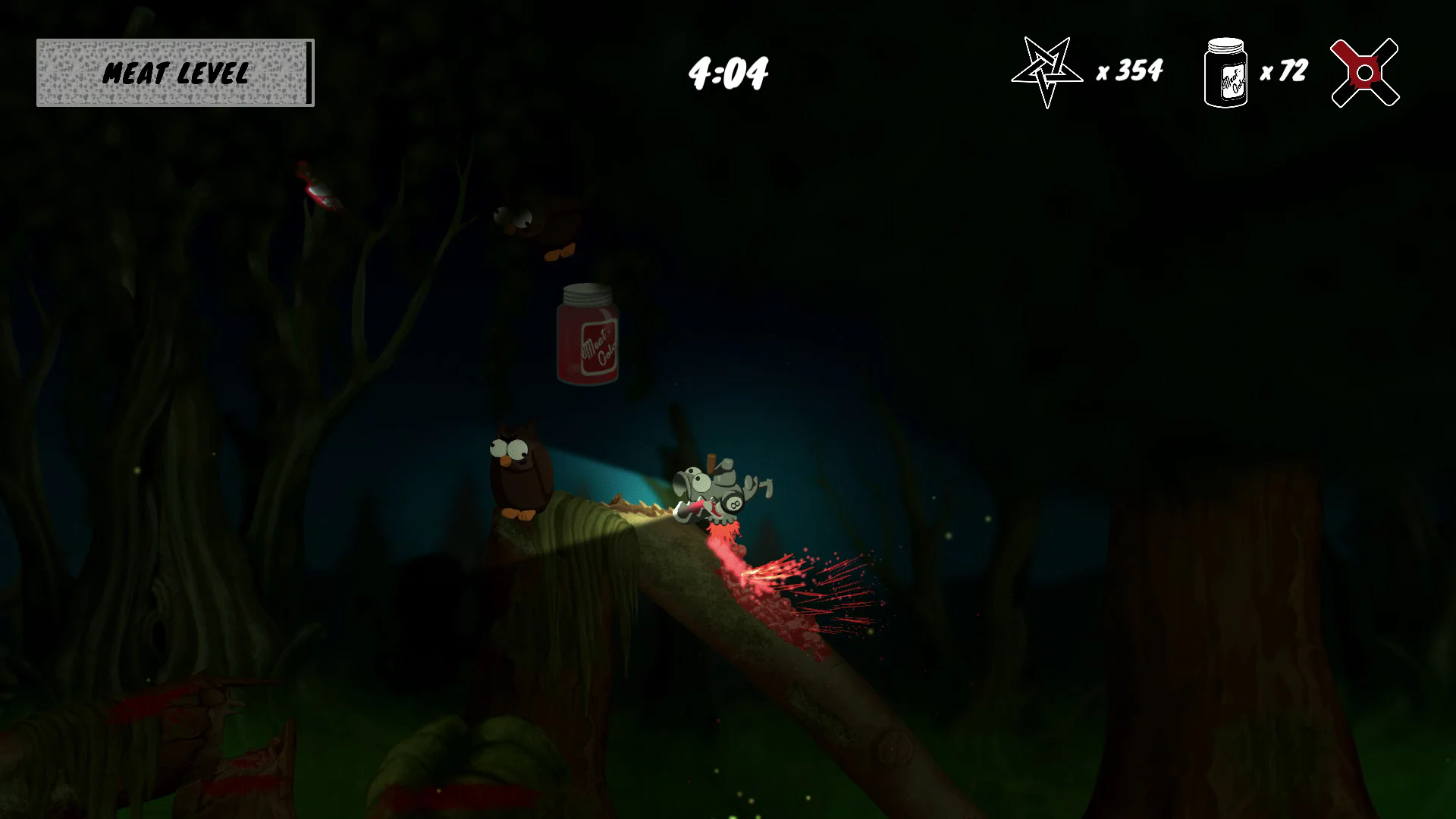
Task: Click the number x354 next to the pentagram
Action: pos(1128,72)
